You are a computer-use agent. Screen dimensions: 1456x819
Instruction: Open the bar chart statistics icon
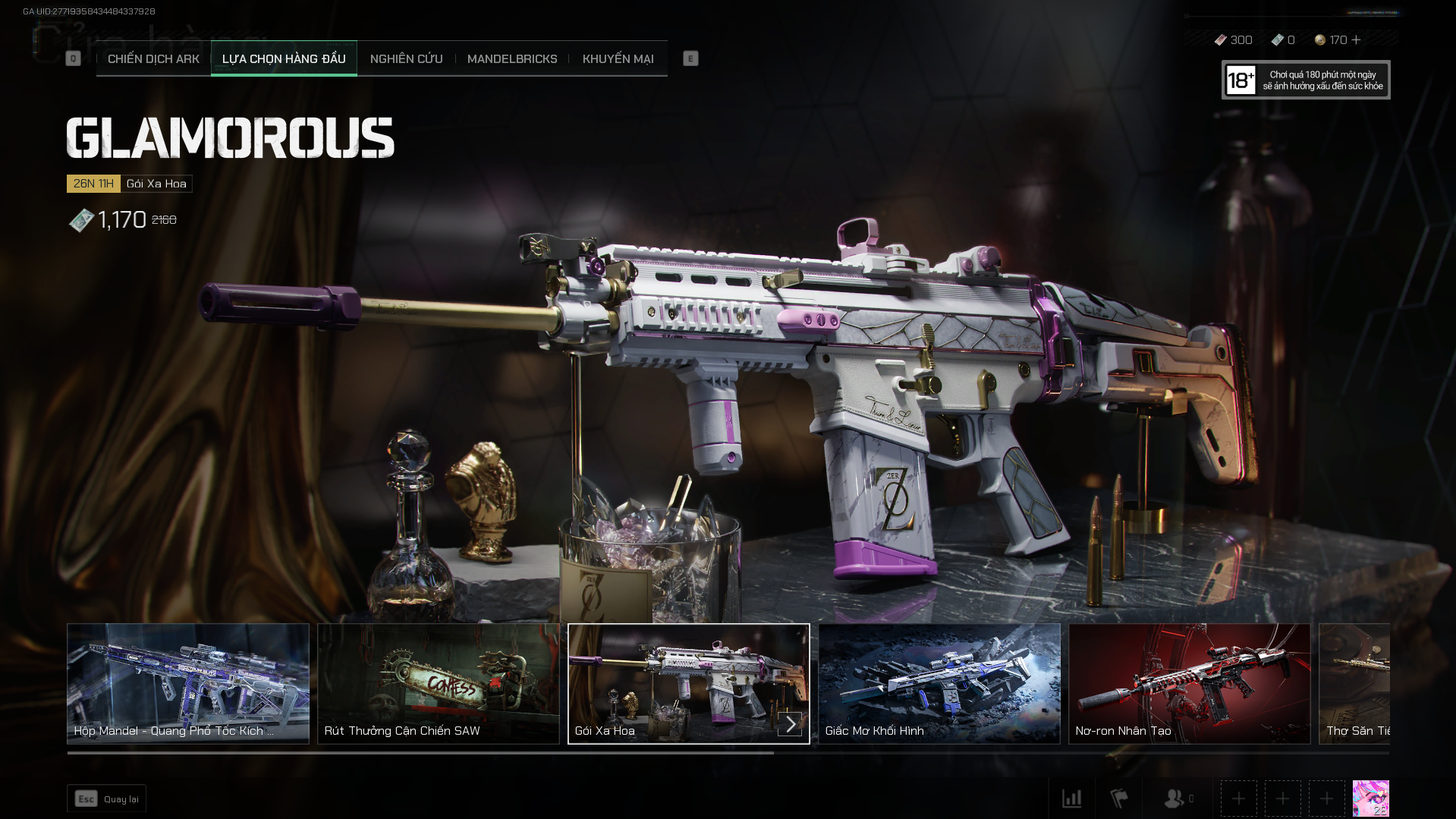click(1072, 799)
